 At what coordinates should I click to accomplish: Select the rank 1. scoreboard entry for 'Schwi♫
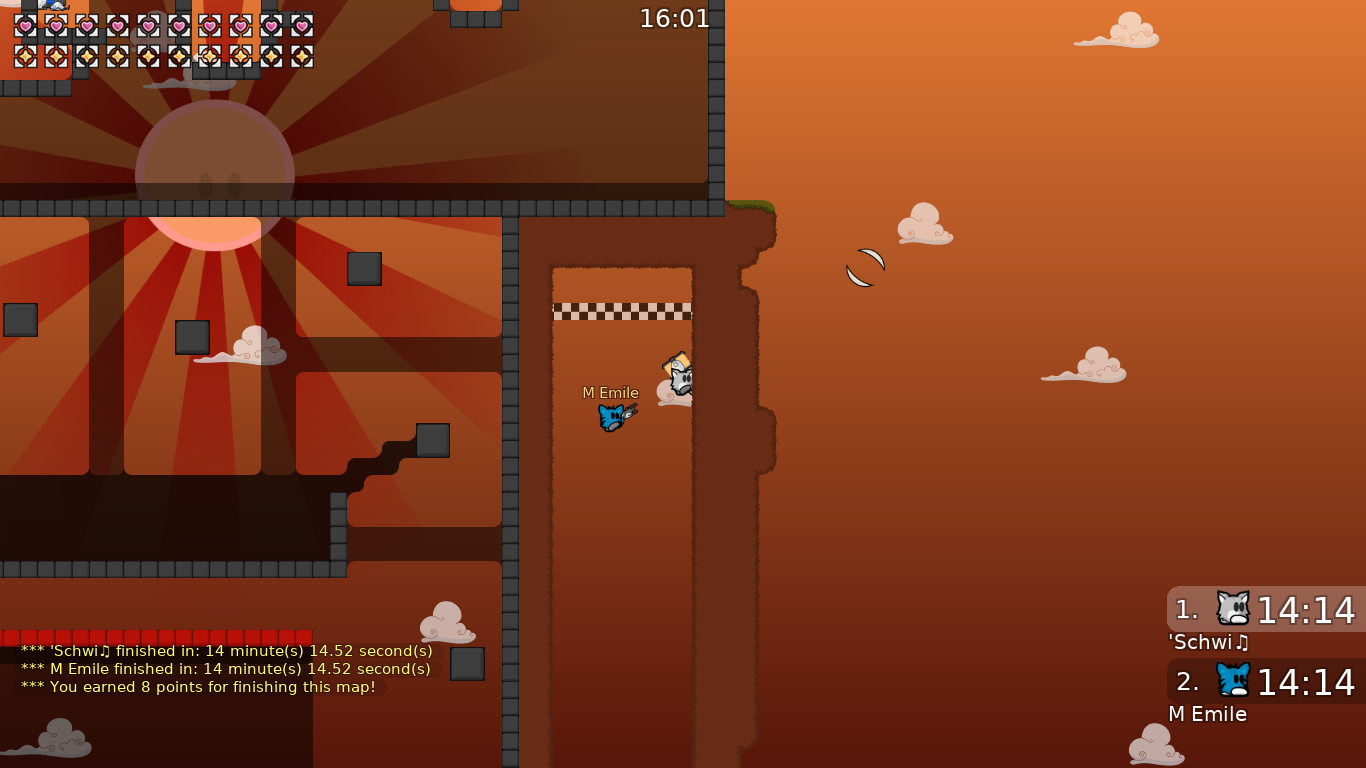coord(1265,610)
